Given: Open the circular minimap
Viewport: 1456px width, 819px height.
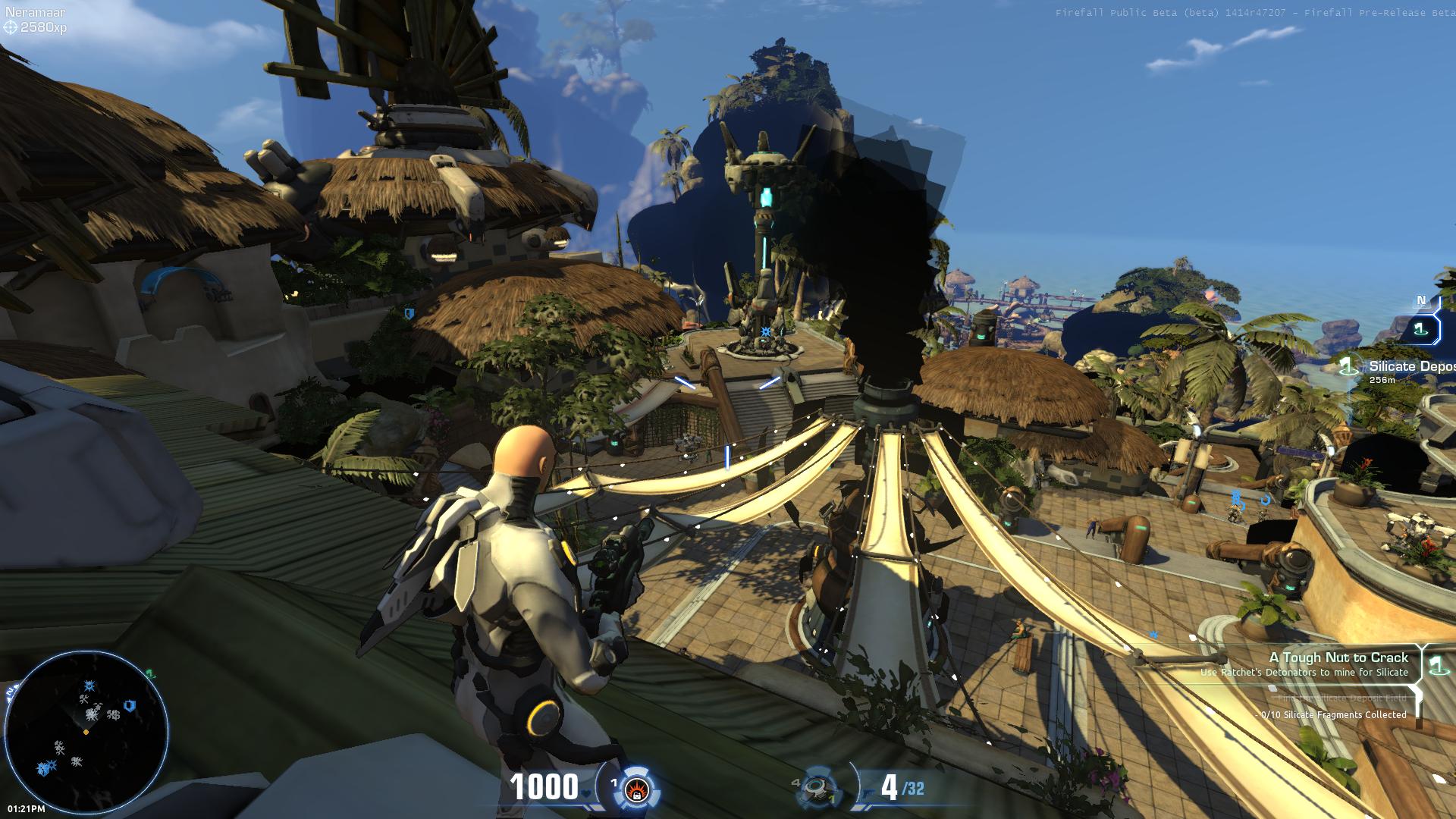Looking at the screenshot, I should click(86, 731).
